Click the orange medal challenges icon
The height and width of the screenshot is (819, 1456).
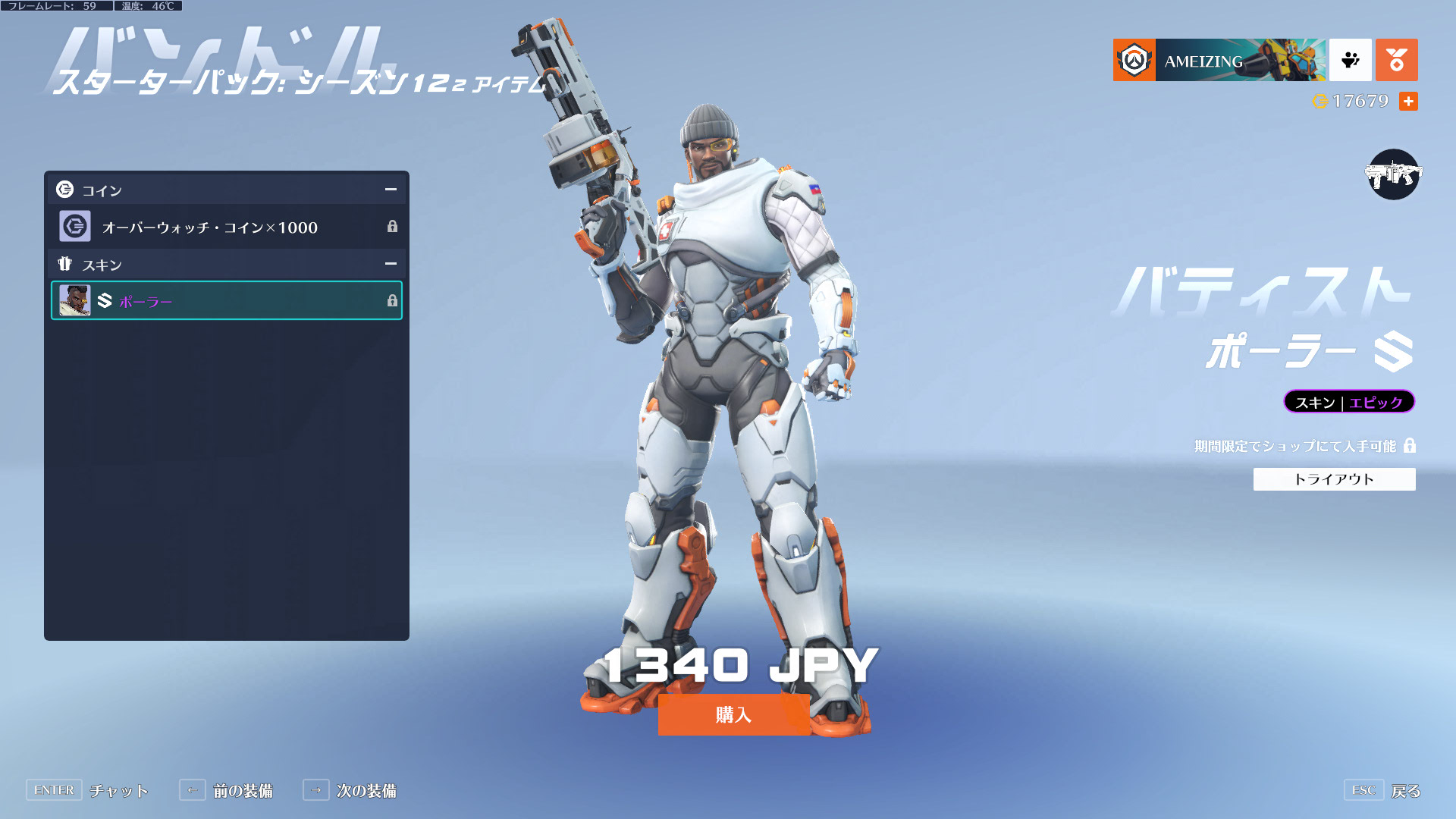coord(1396,60)
